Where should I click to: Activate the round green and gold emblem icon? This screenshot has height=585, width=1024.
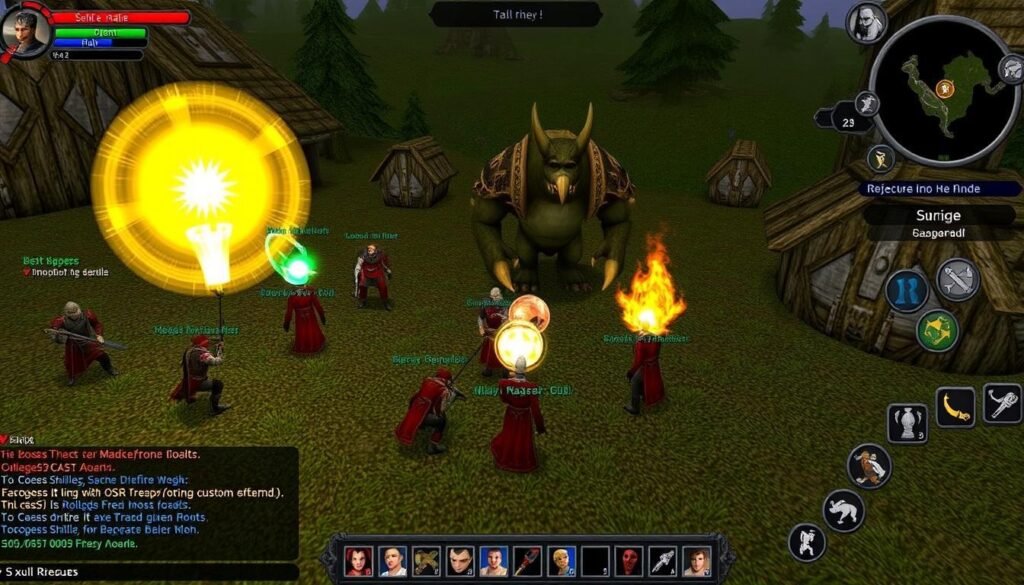pos(938,331)
